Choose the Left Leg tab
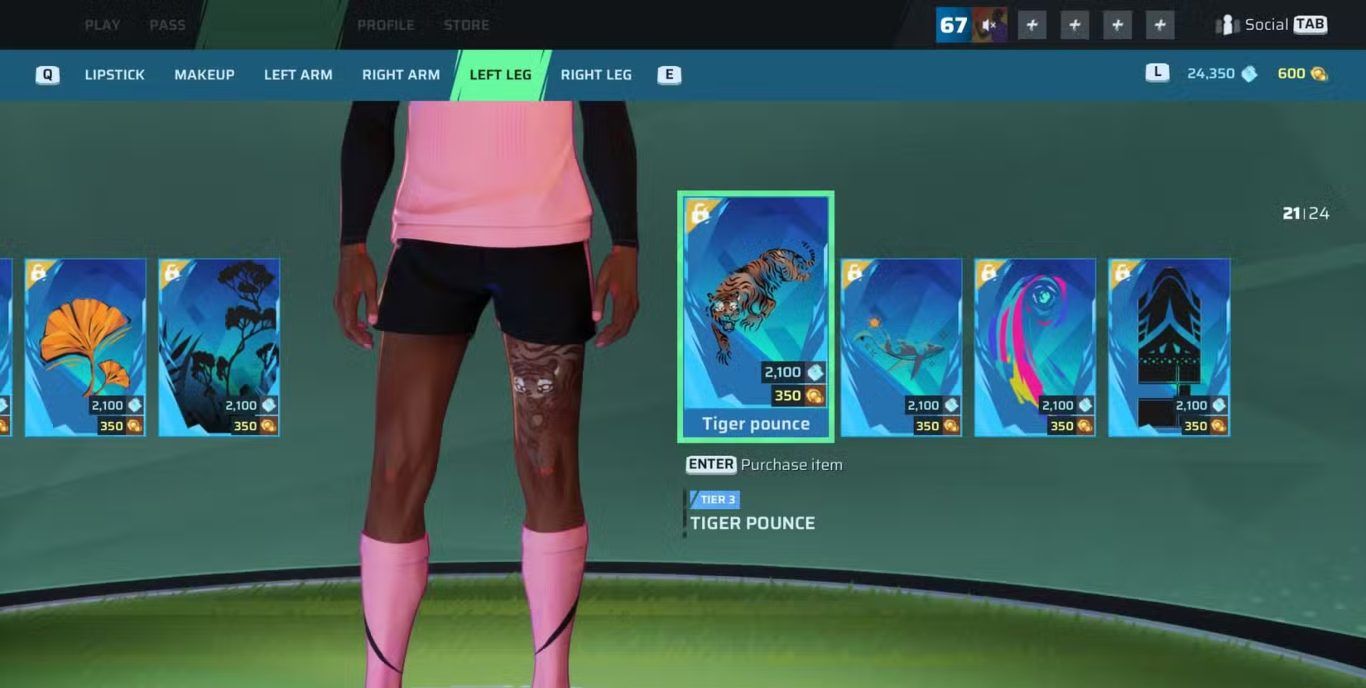 click(500, 75)
